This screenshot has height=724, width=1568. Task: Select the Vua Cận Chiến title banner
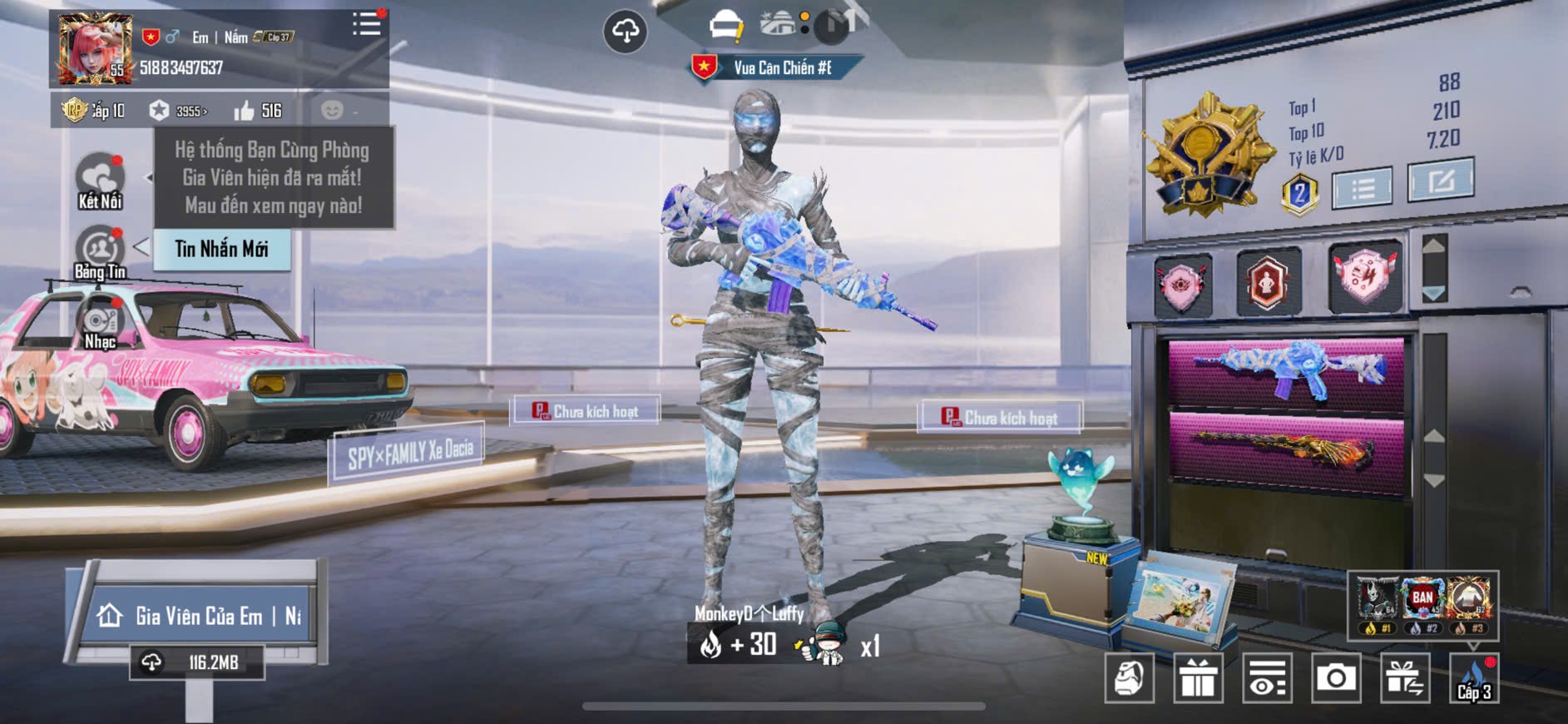click(x=777, y=67)
